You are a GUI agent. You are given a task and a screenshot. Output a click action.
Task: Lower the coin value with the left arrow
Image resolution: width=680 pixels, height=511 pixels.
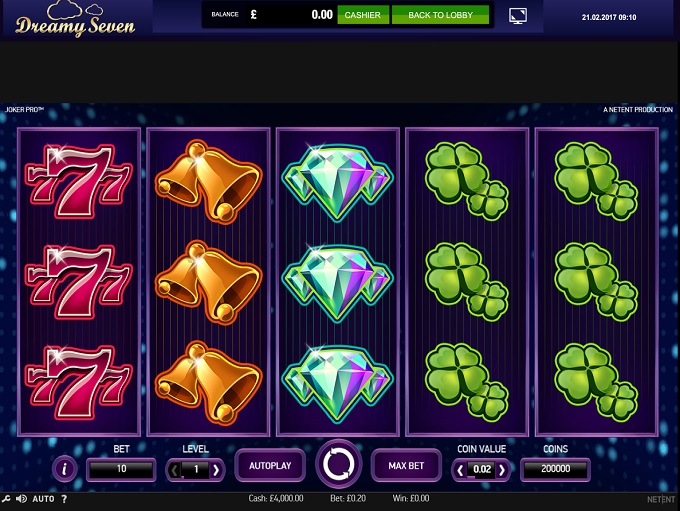pos(460,470)
